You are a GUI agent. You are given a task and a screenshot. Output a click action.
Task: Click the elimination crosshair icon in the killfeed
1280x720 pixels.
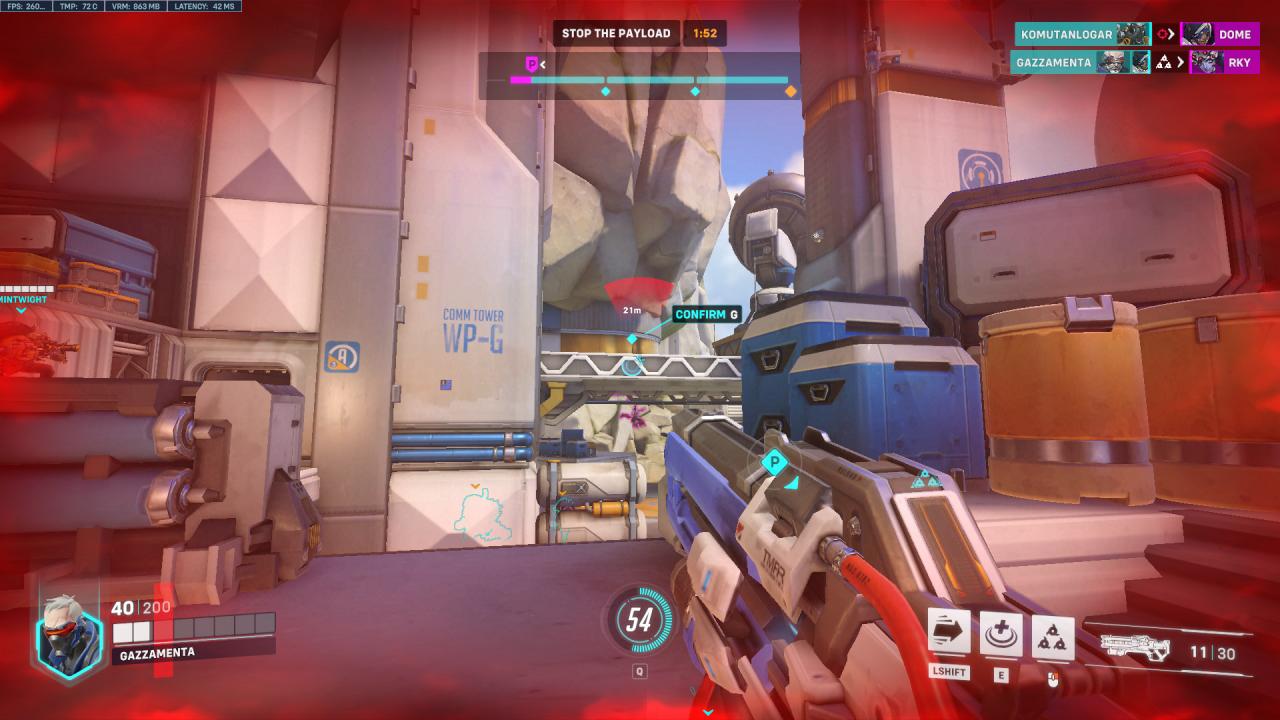point(1160,34)
